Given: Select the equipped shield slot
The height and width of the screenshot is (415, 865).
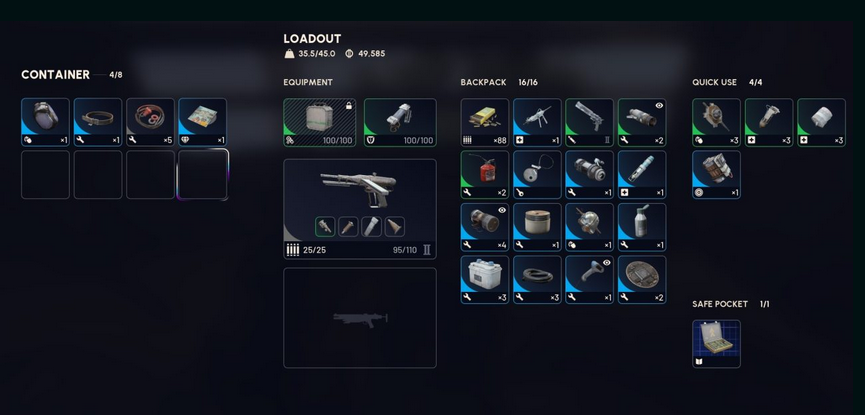Looking at the screenshot, I should coord(400,122).
